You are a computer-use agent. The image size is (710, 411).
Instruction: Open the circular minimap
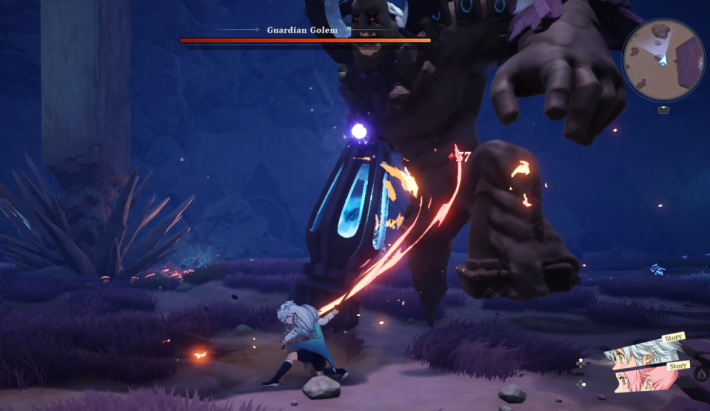click(662, 59)
